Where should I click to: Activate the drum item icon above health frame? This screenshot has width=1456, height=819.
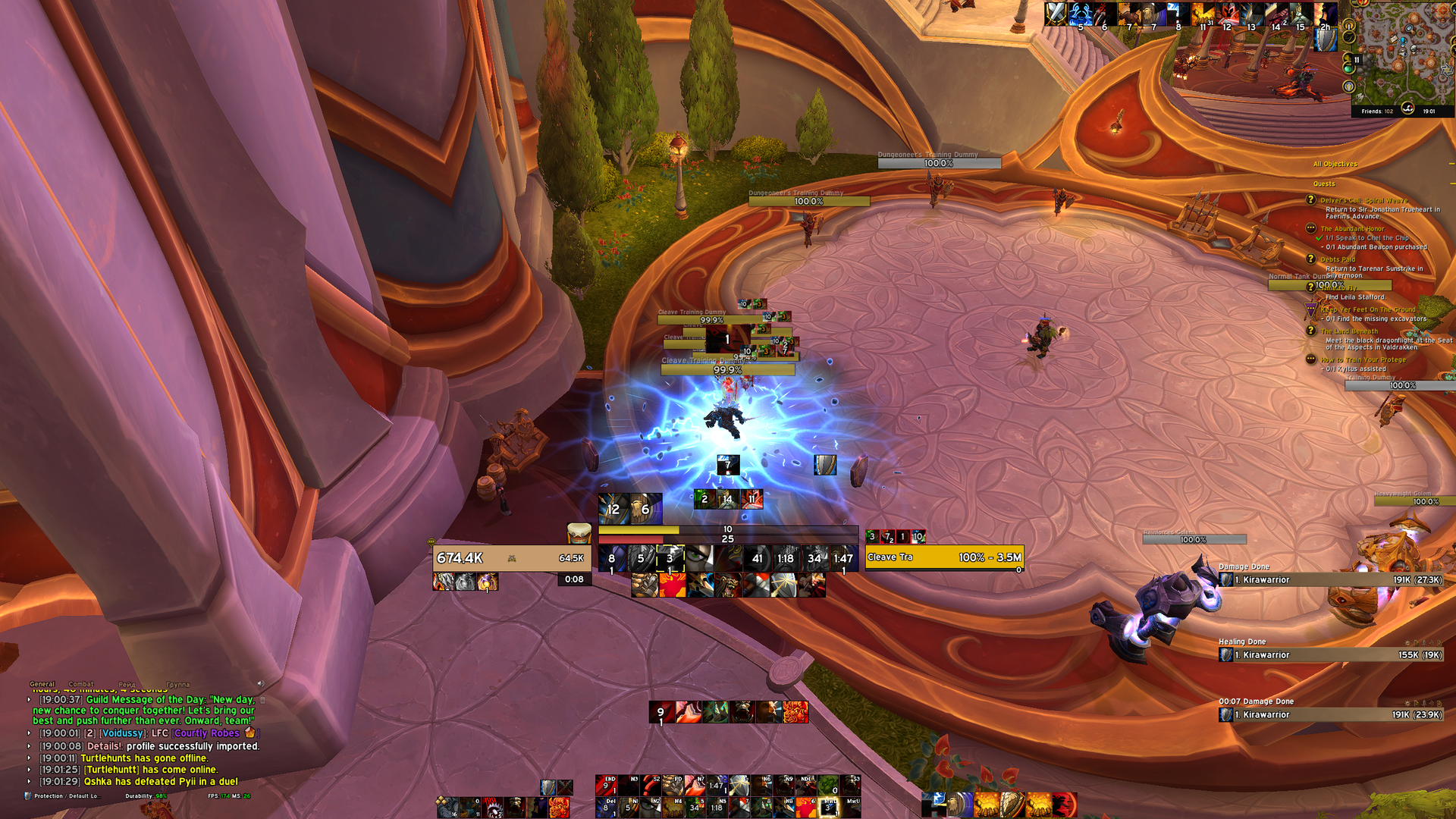click(579, 533)
